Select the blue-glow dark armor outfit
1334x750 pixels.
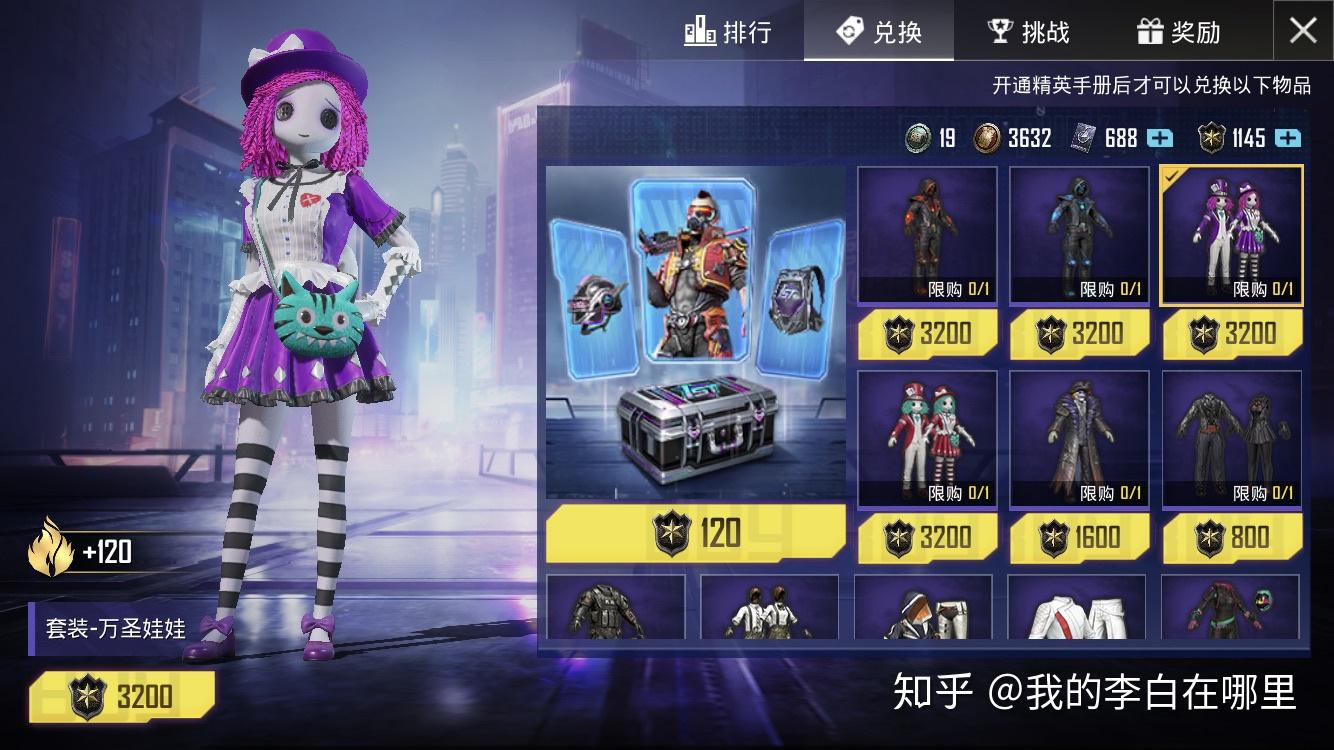pyautogui.click(x=1079, y=235)
